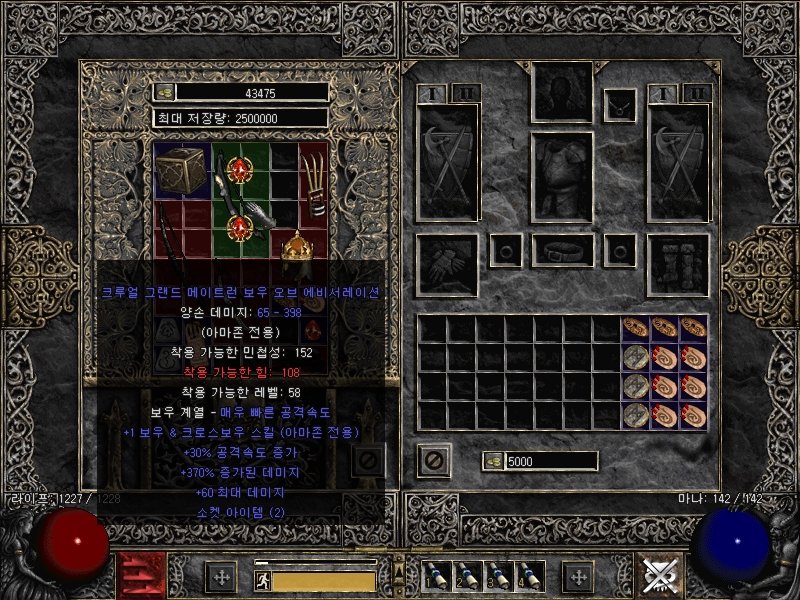
Task: Close the inventory panel
Action: [434, 461]
